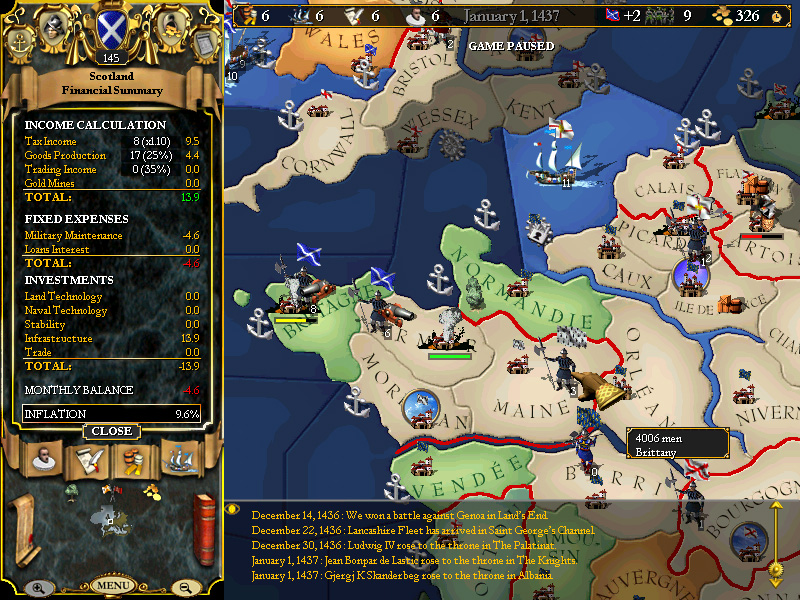This screenshot has height=600, width=800.
Task: Close the Financial Summary panel
Action: click(x=112, y=431)
